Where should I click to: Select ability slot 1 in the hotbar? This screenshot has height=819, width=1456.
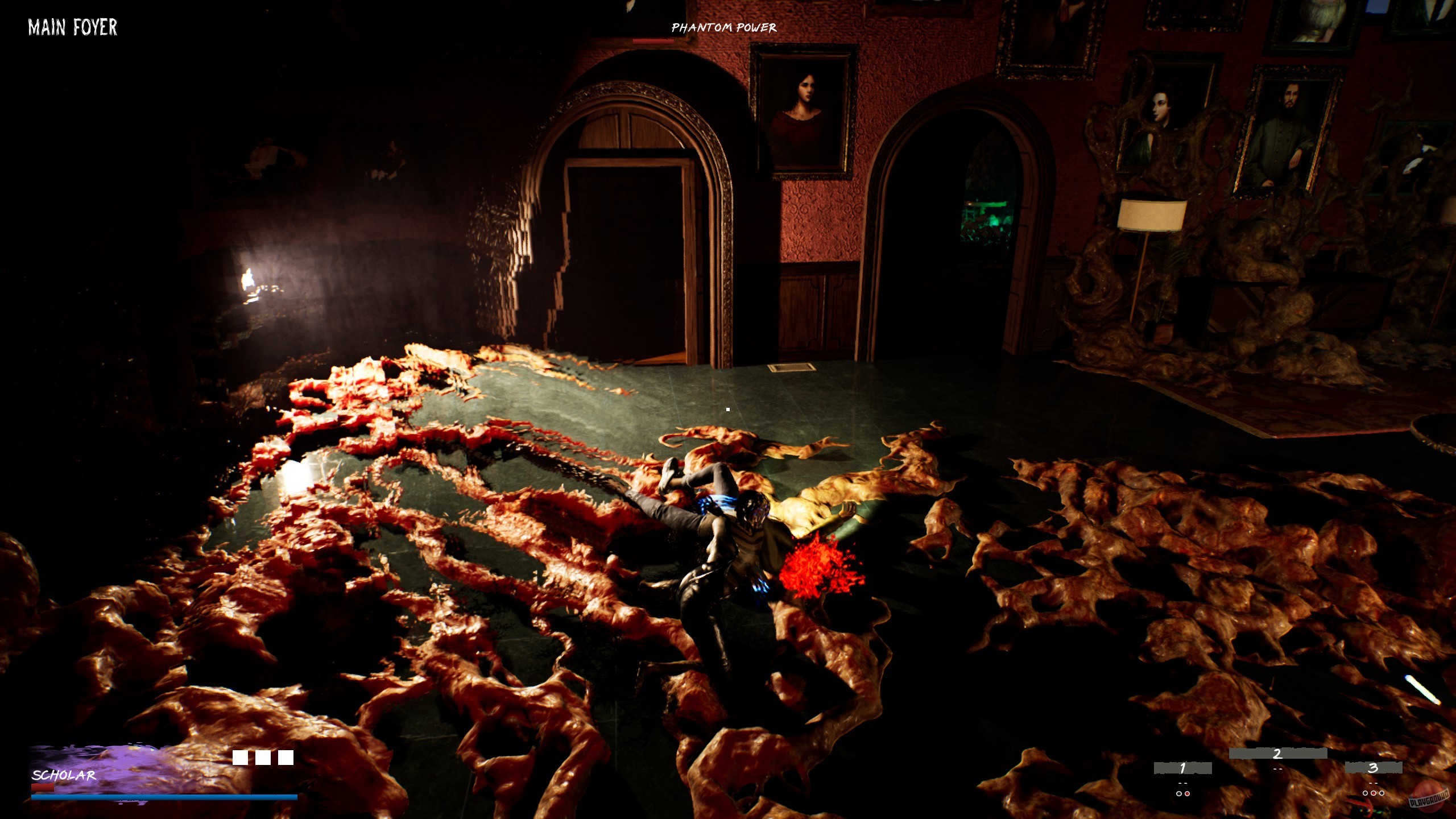(1183, 768)
